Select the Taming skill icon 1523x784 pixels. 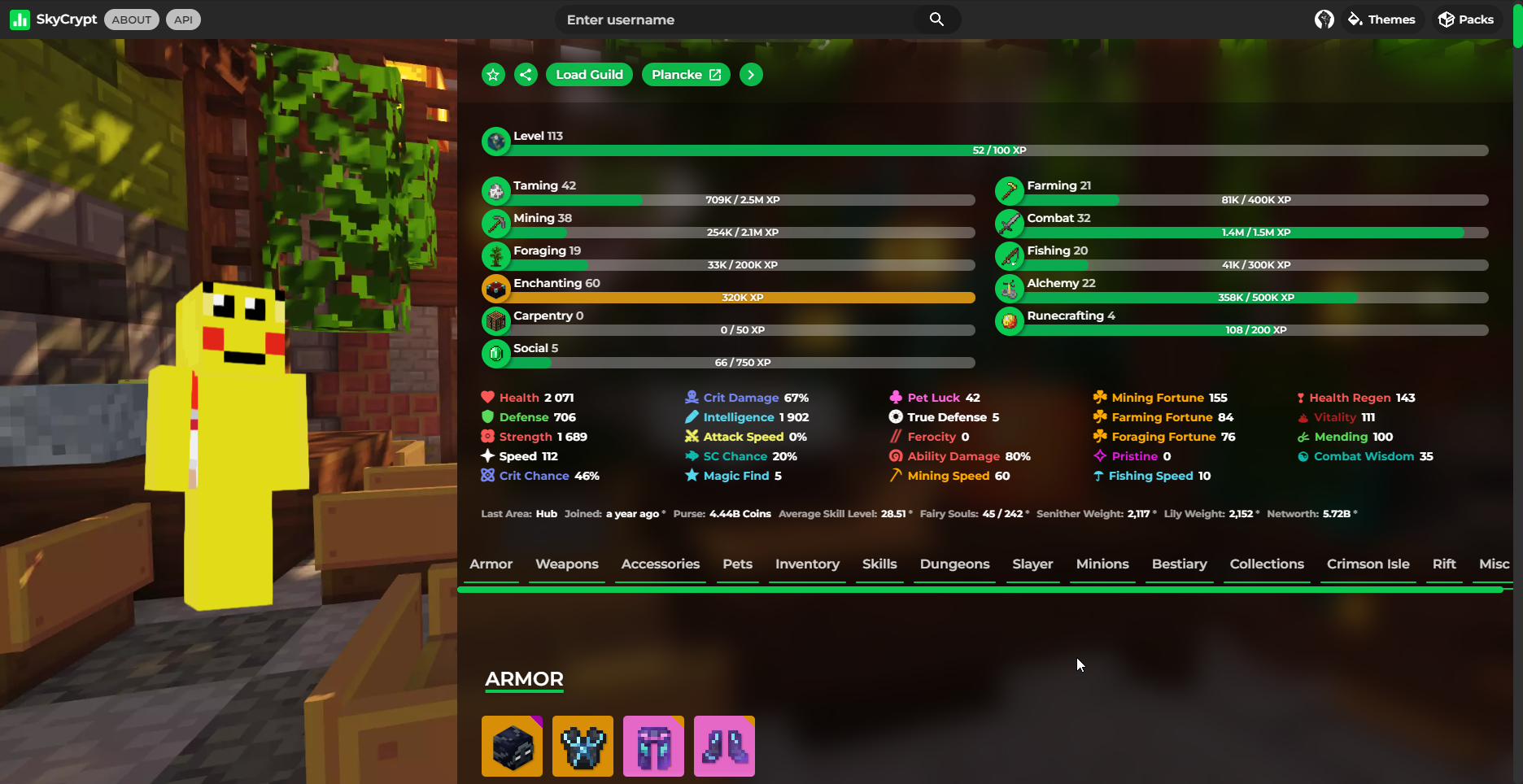click(x=496, y=191)
